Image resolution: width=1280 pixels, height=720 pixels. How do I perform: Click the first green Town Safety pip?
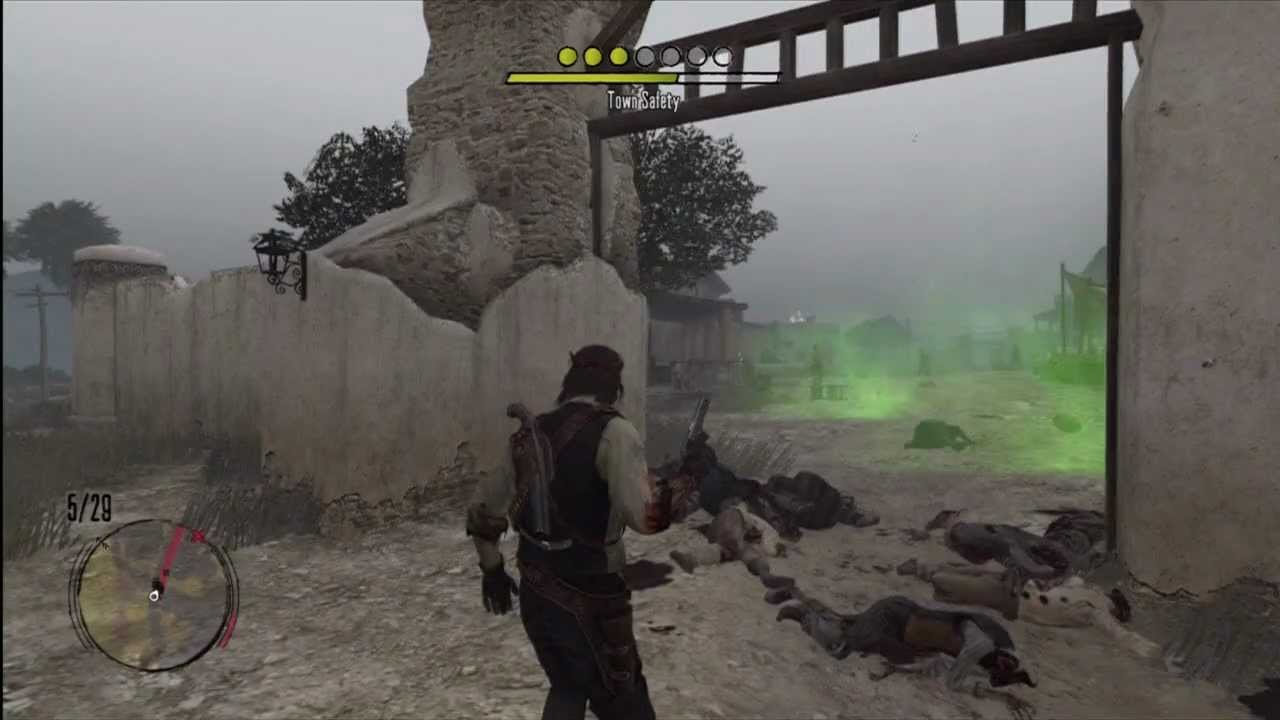pos(567,57)
